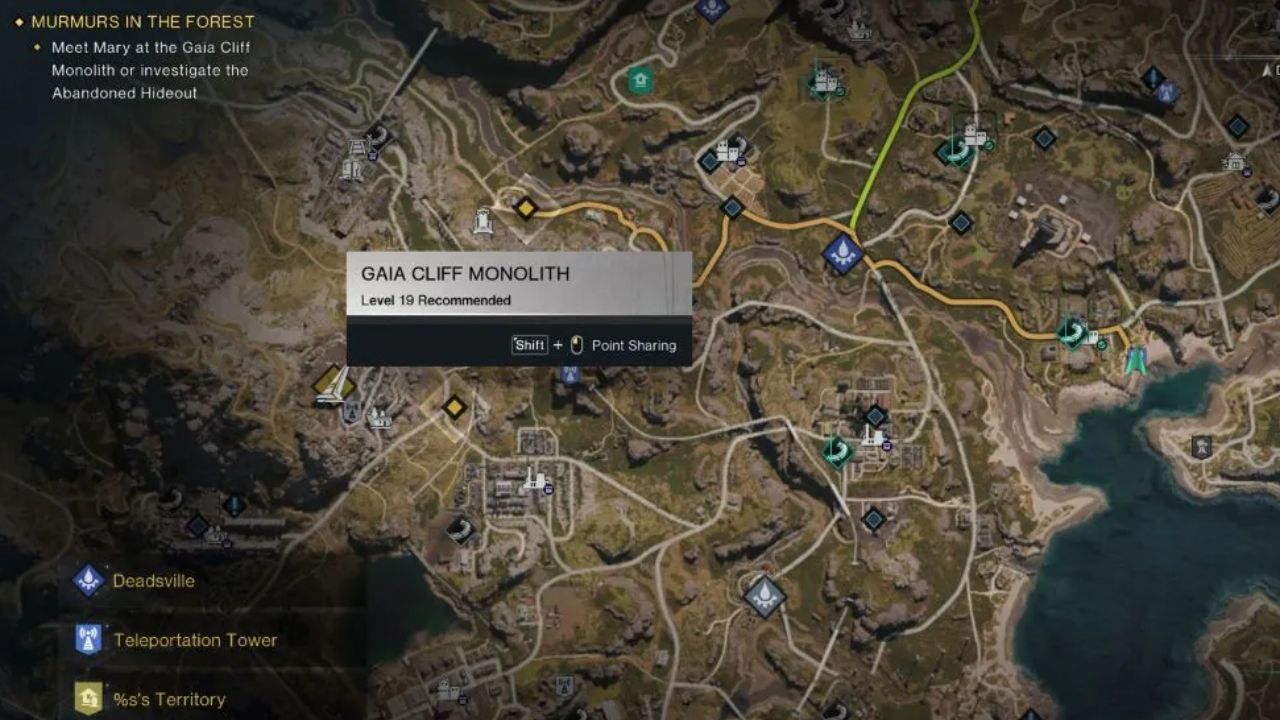This screenshot has height=720, width=1280.
Task: Select the white water-drop settlement marker
Action: tap(764, 596)
